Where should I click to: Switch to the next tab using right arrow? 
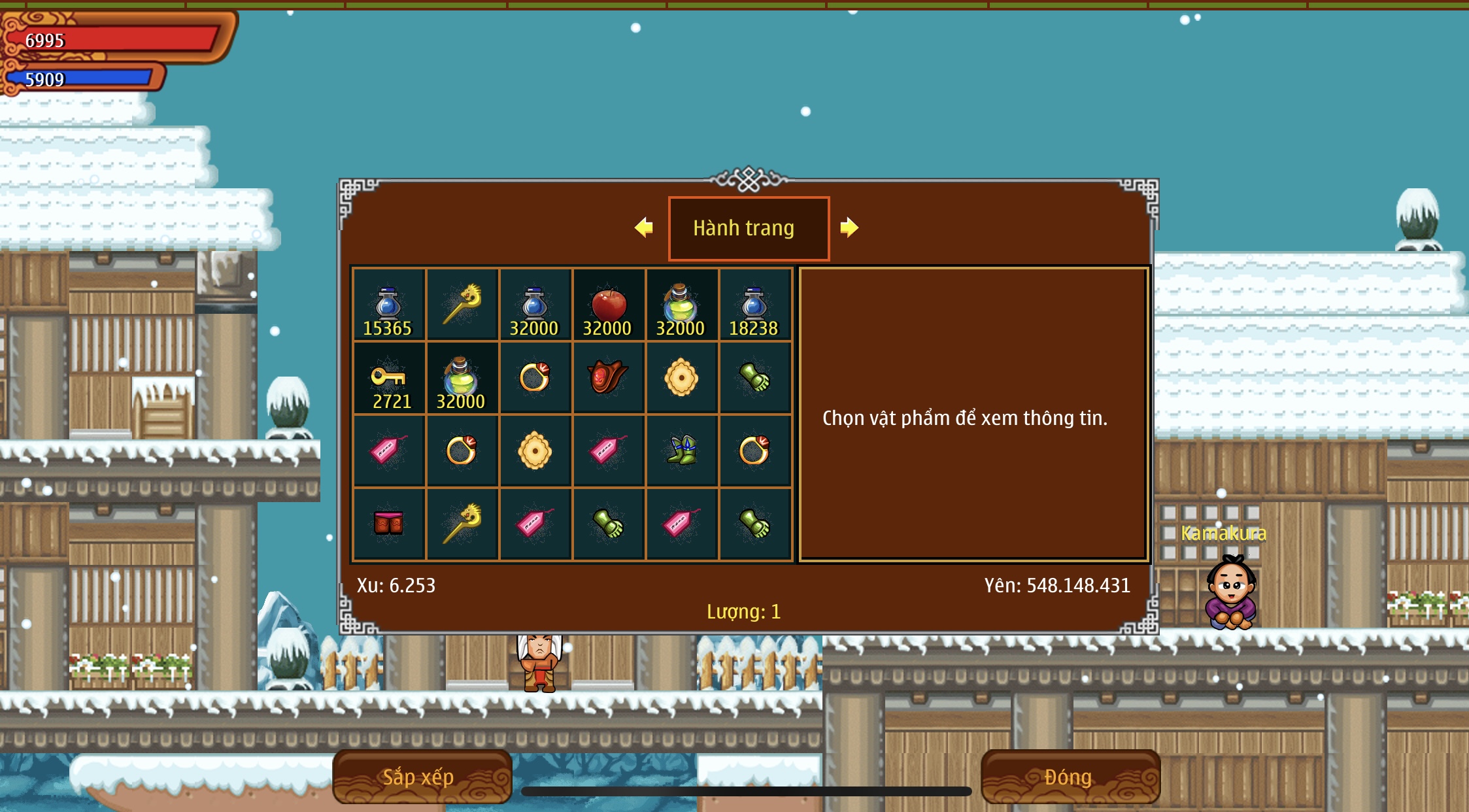pyautogui.click(x=849, y=228)
